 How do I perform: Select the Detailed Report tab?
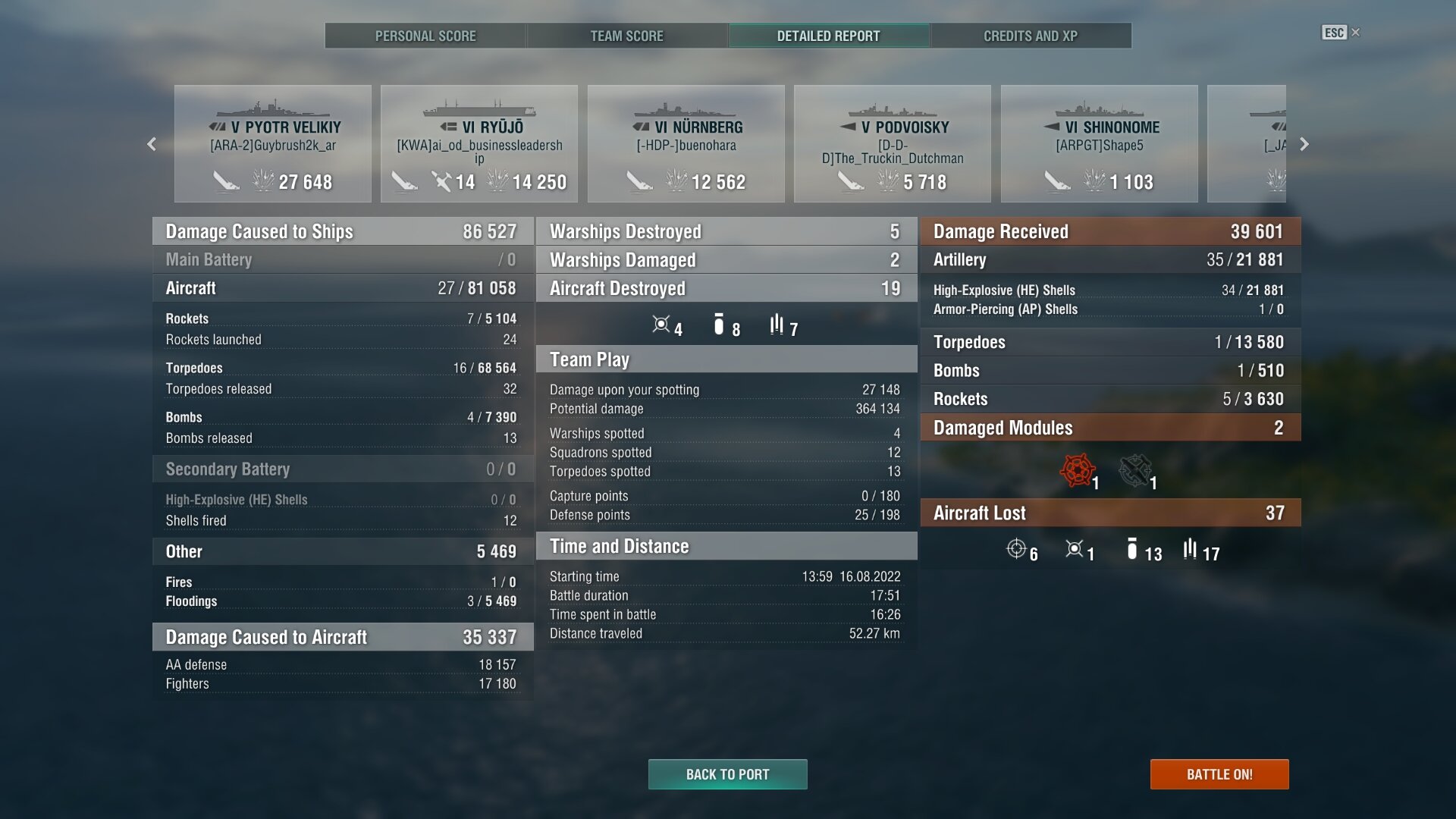[x=828, y=36]
